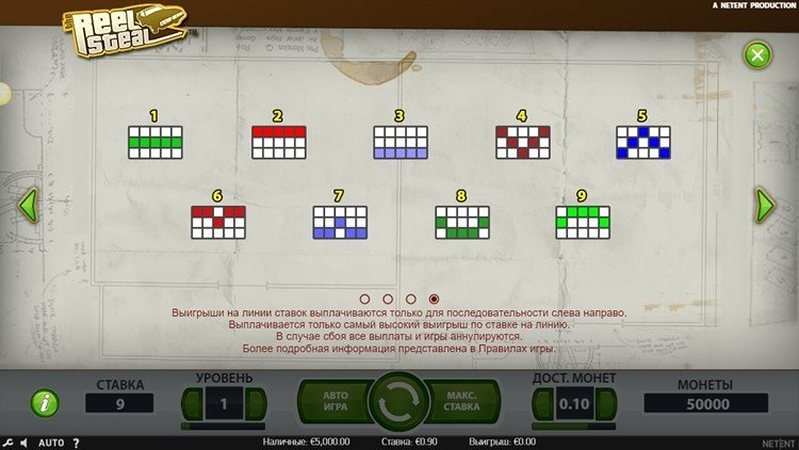The width and height of the screenshot is (799, 450).
Task: Close the paylines info screen
Action: click(758, 54)
